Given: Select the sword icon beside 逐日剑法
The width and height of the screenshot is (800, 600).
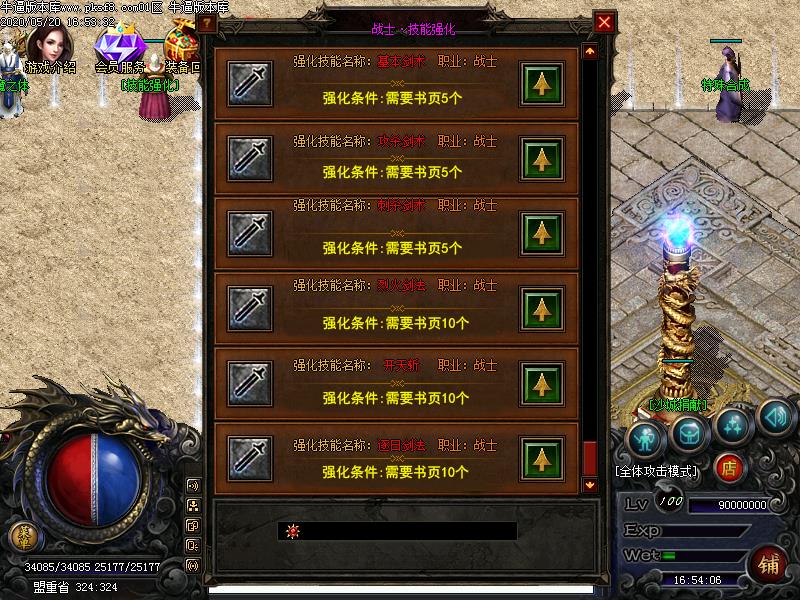Looking at the screenshot, I should [250, 458].
